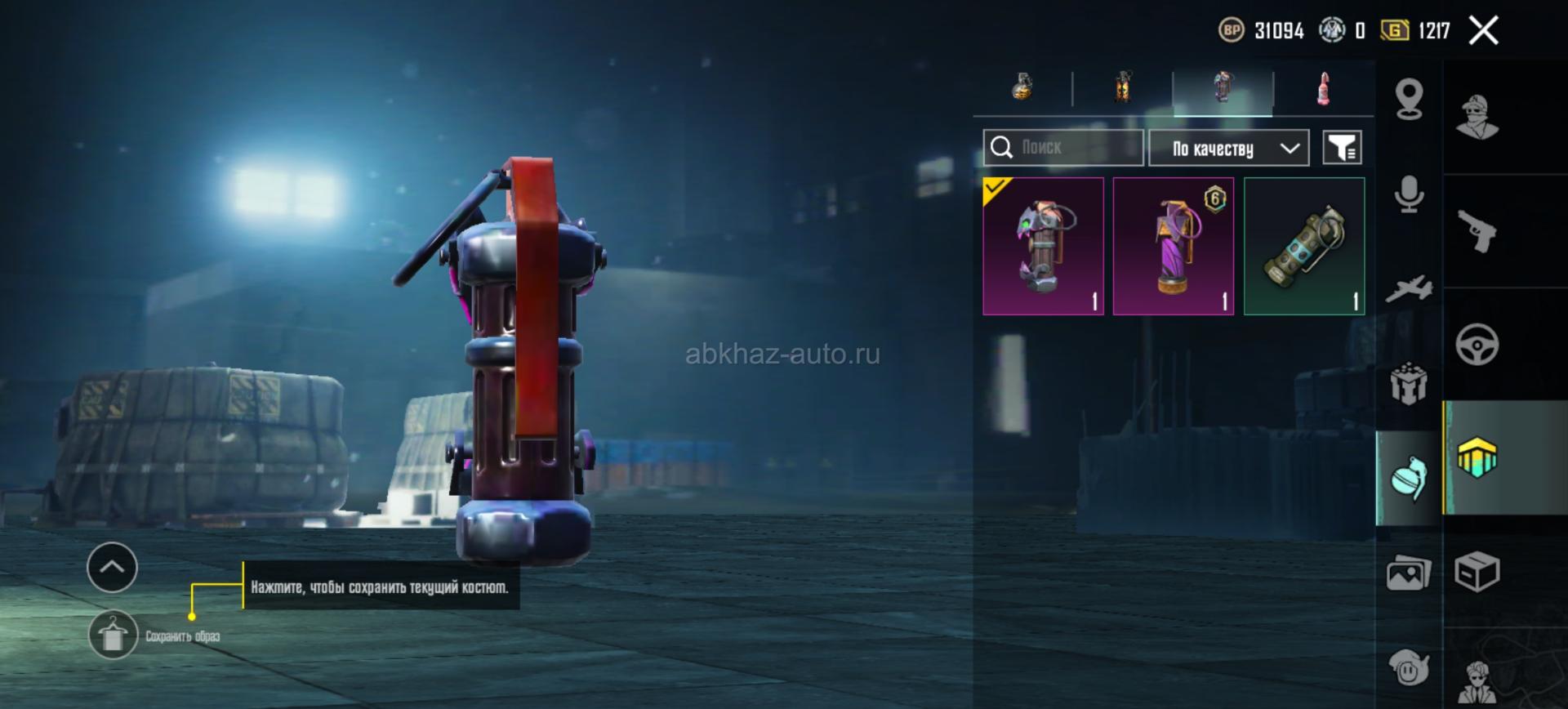Open the steering wheel vehicles section
This screenshot has width=1568, height=709.
tap(1477, 344)
